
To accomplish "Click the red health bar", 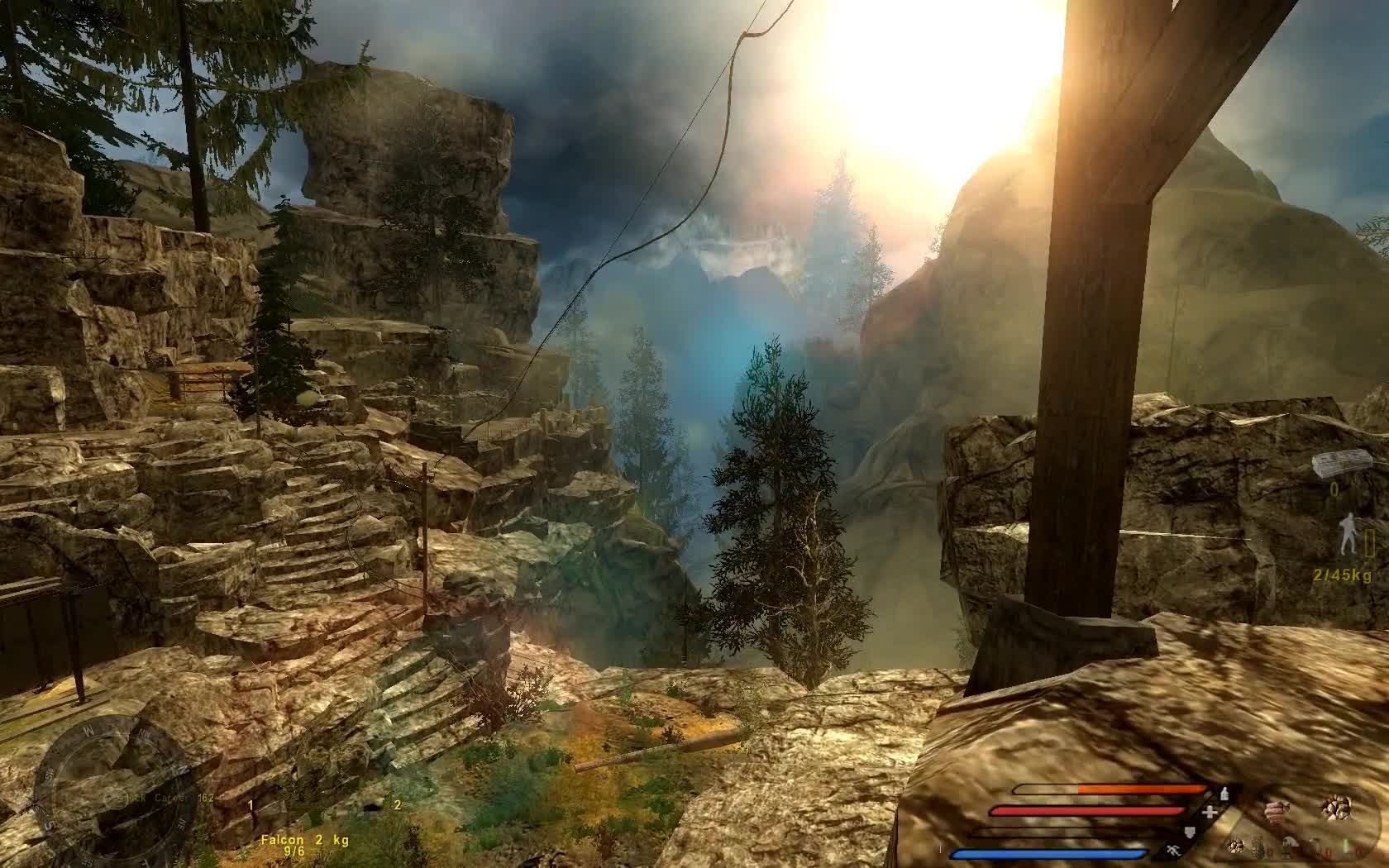I will click(x=1081, y=809).
